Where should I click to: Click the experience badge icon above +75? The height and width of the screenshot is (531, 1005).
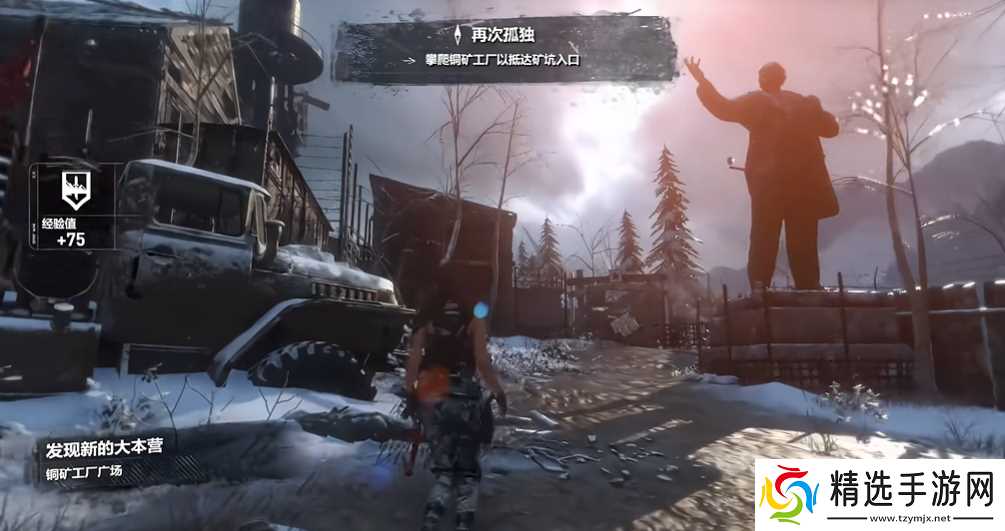point(73,185)
